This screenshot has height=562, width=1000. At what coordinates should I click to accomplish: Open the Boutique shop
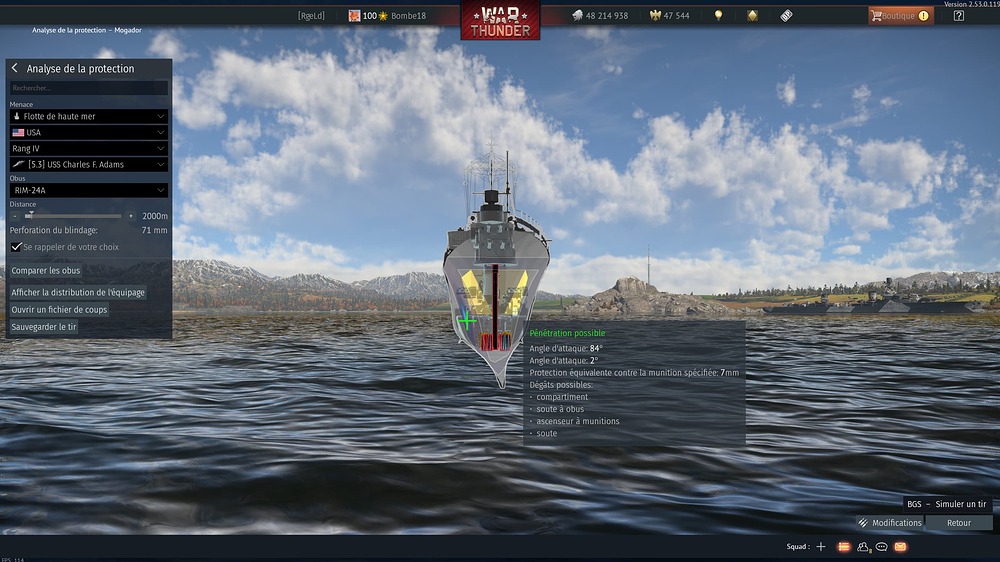[x=899, y=16]
